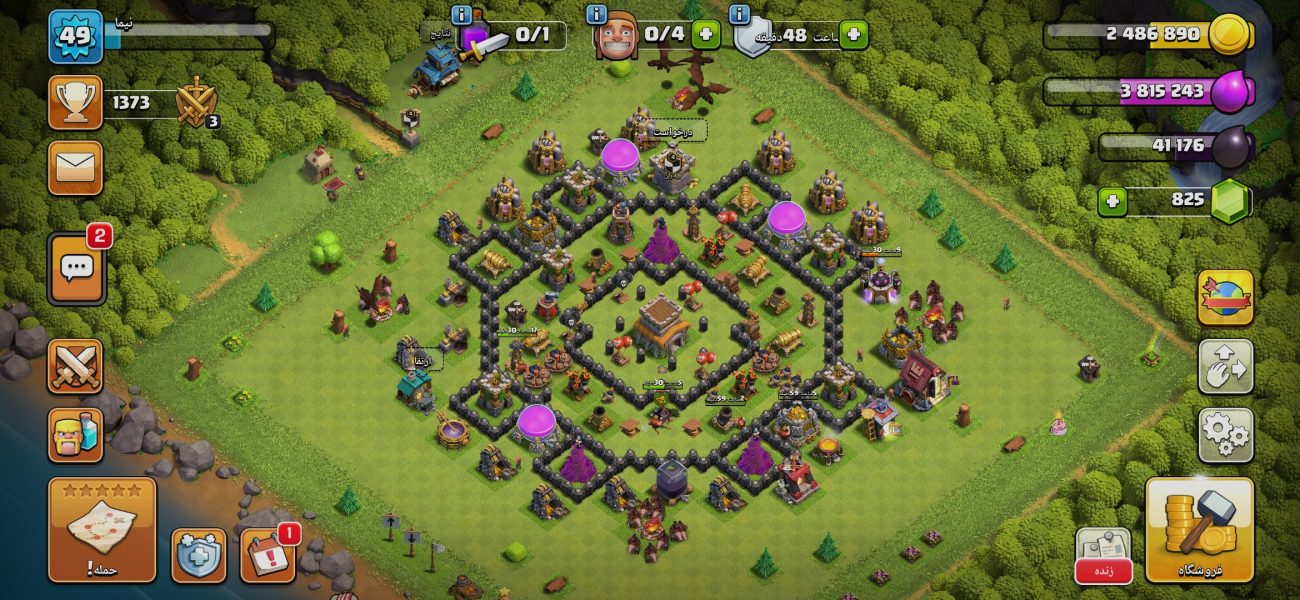Screen dimensions: 1300x600
Task: Open the shield info button at bottom
Action: 199,555
